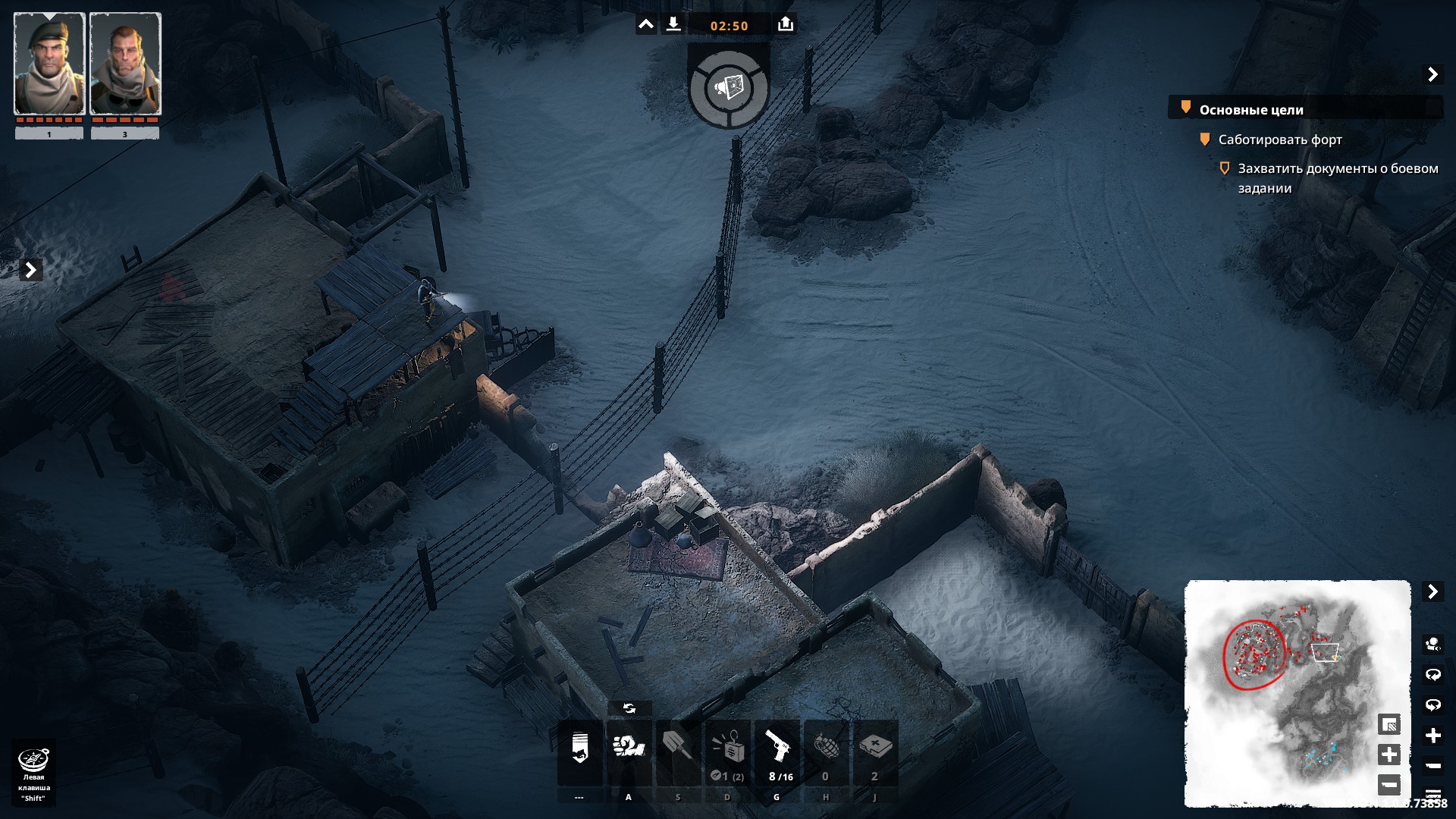Collapse the top bar with up chevron
The width and height of the screenshot is (1456, 819).
point(645,25)
